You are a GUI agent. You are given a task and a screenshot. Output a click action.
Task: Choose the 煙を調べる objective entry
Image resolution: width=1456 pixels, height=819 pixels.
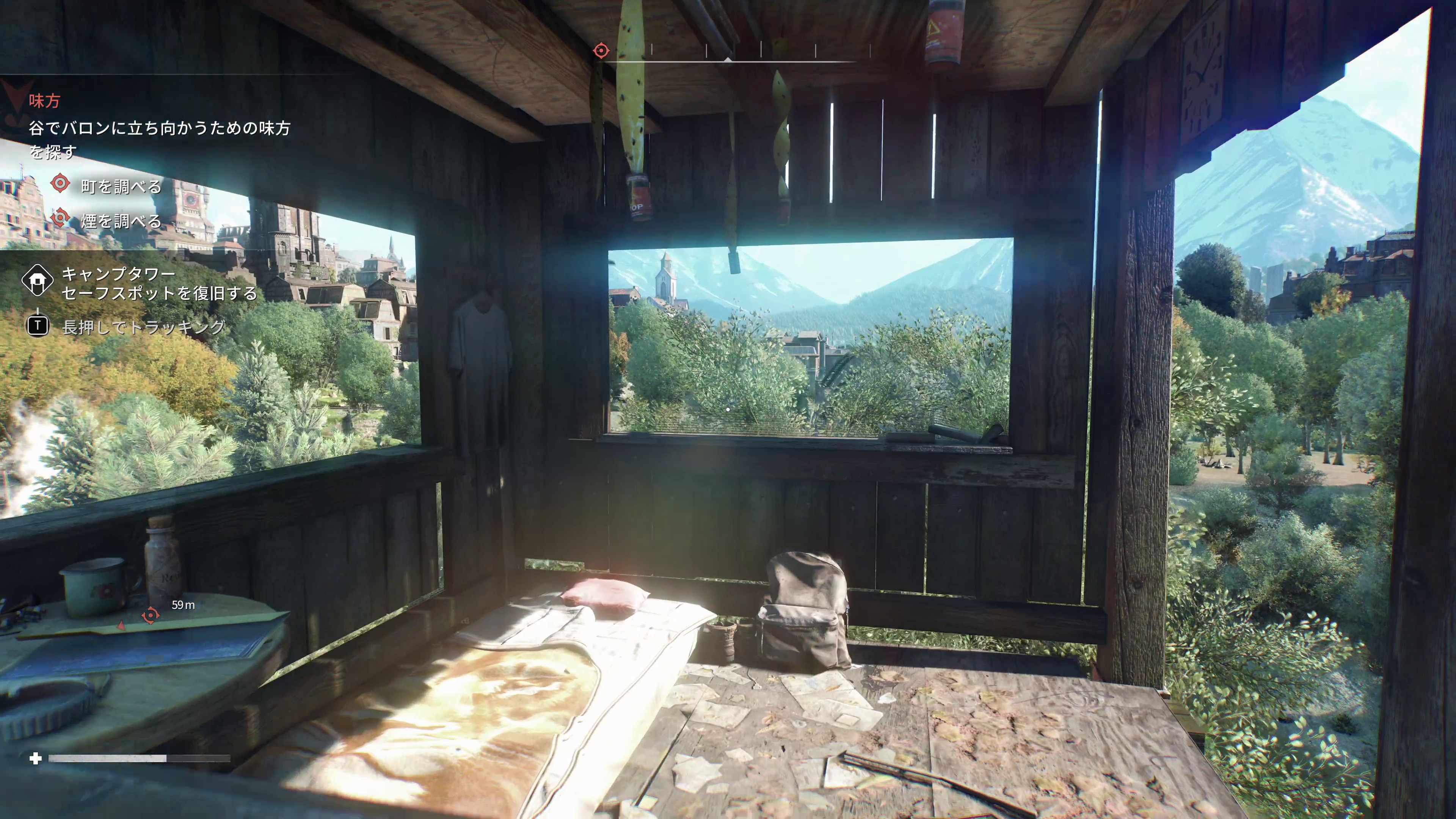pyautogui.click(x=121, y=221)
